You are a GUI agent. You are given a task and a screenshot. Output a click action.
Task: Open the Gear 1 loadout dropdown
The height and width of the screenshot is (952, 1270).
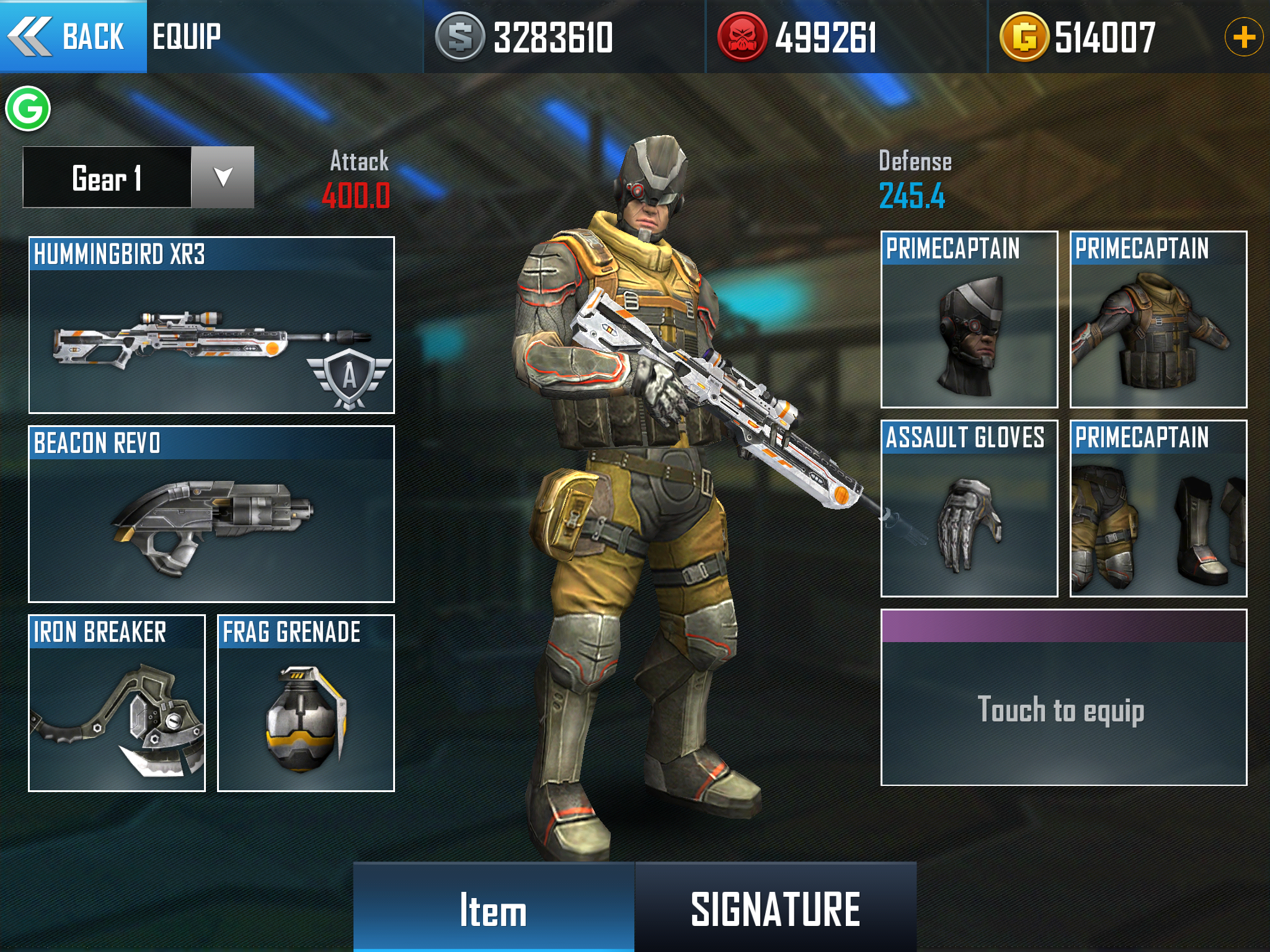tap(222, 177)
